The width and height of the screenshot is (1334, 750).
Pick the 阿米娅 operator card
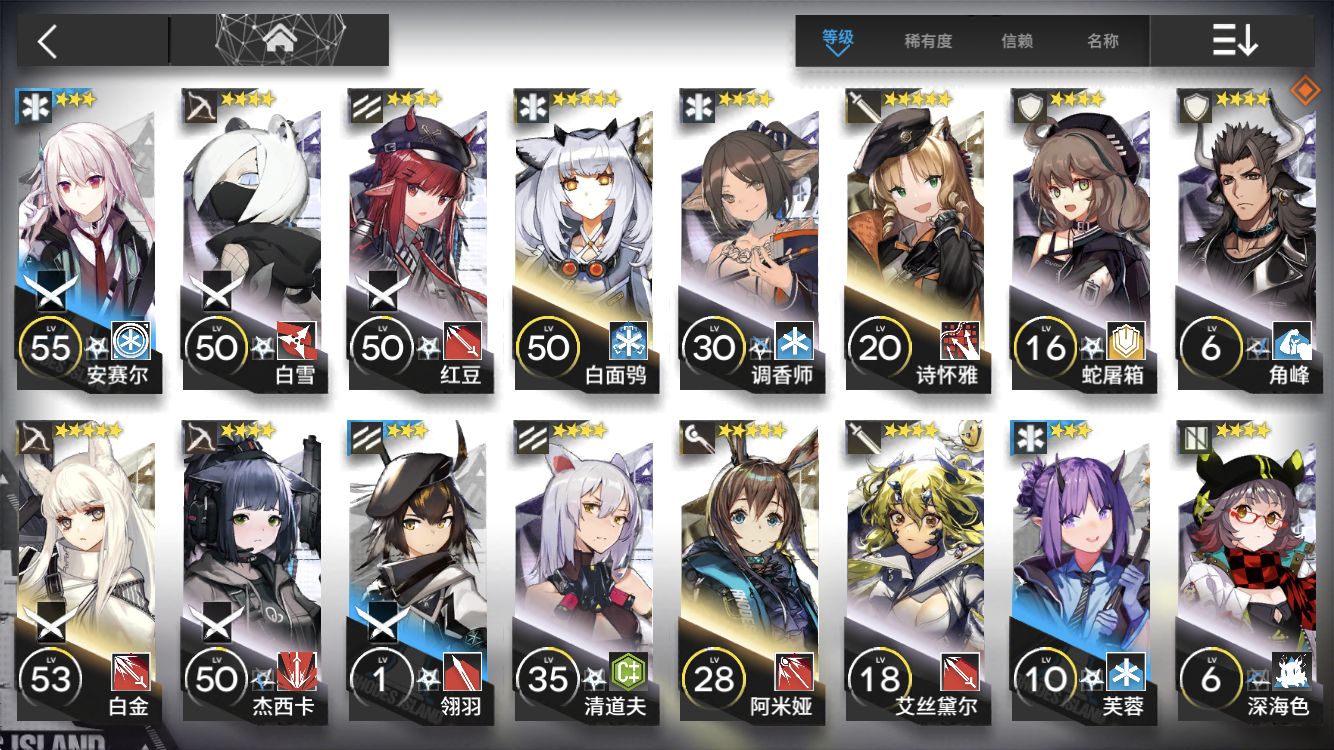pyautogui.click(x=750, y=572)
